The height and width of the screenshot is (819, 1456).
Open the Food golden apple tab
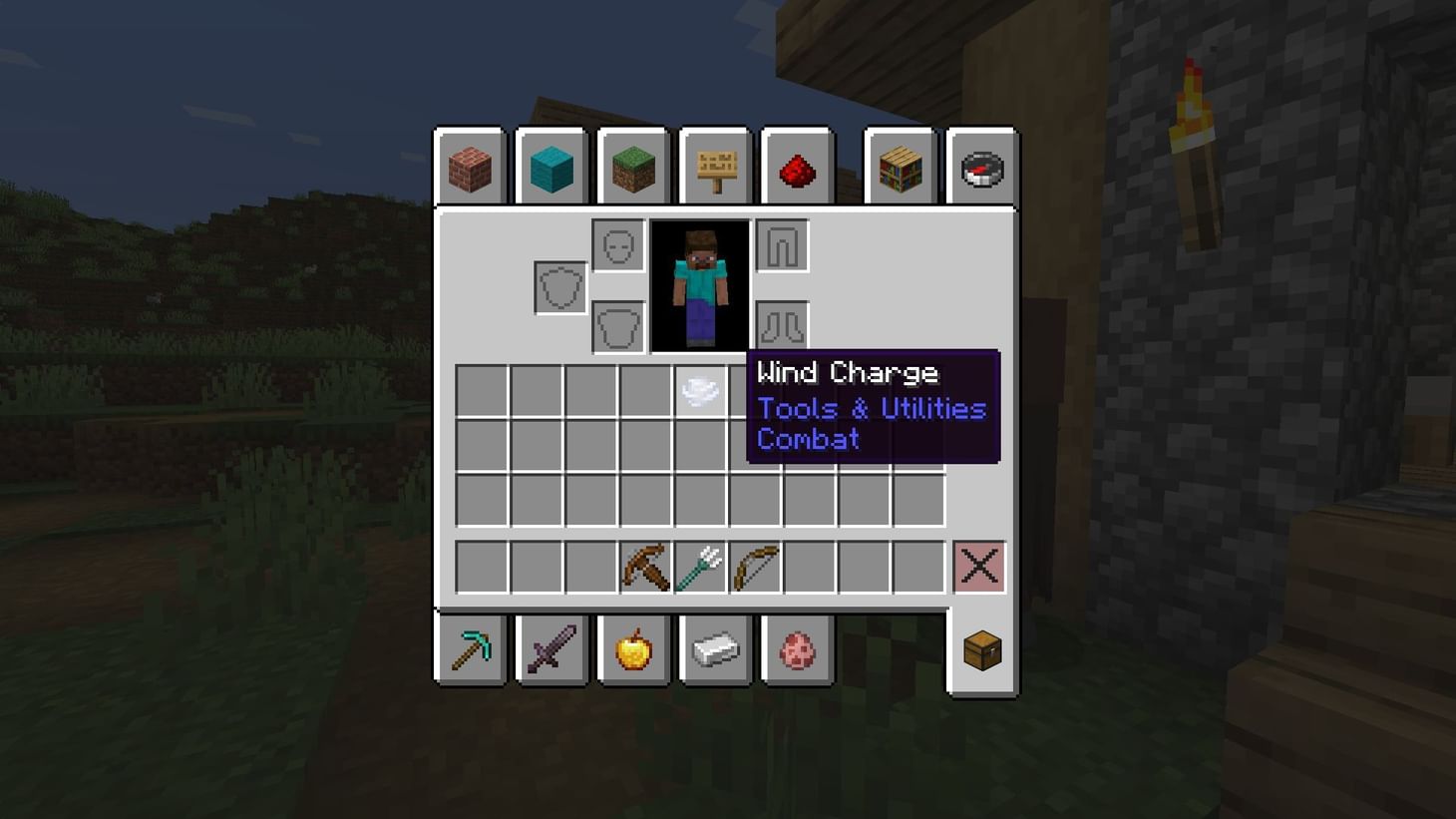pyautogui.click(x=633, y=650)
